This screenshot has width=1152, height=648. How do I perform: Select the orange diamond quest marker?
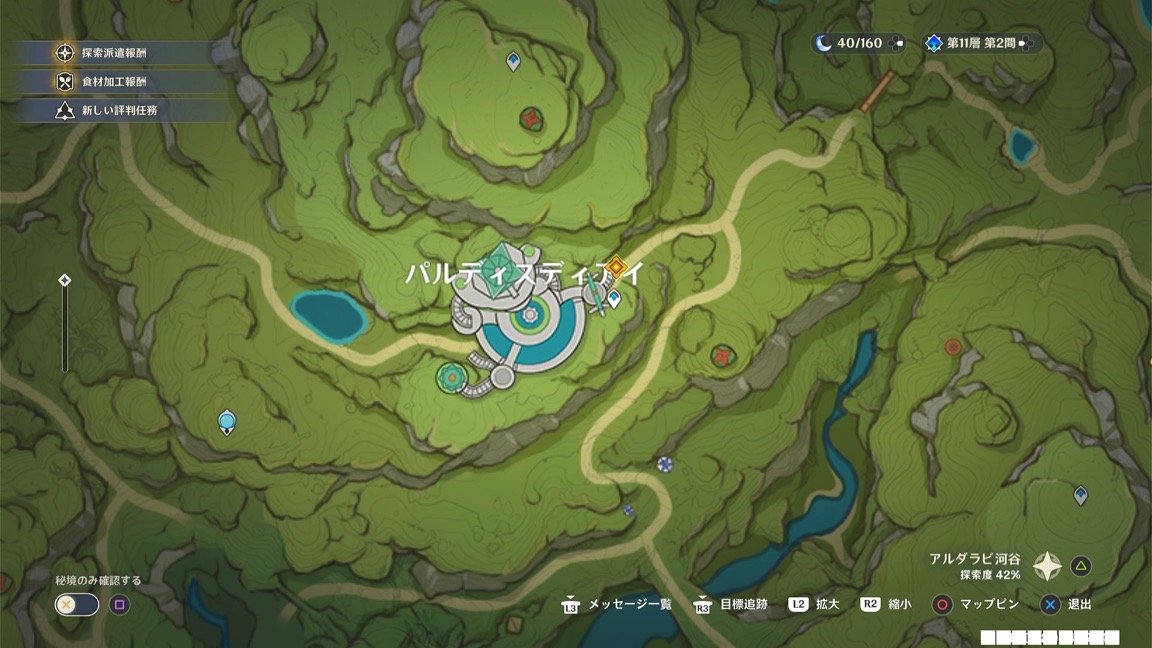tap(617, 267)
